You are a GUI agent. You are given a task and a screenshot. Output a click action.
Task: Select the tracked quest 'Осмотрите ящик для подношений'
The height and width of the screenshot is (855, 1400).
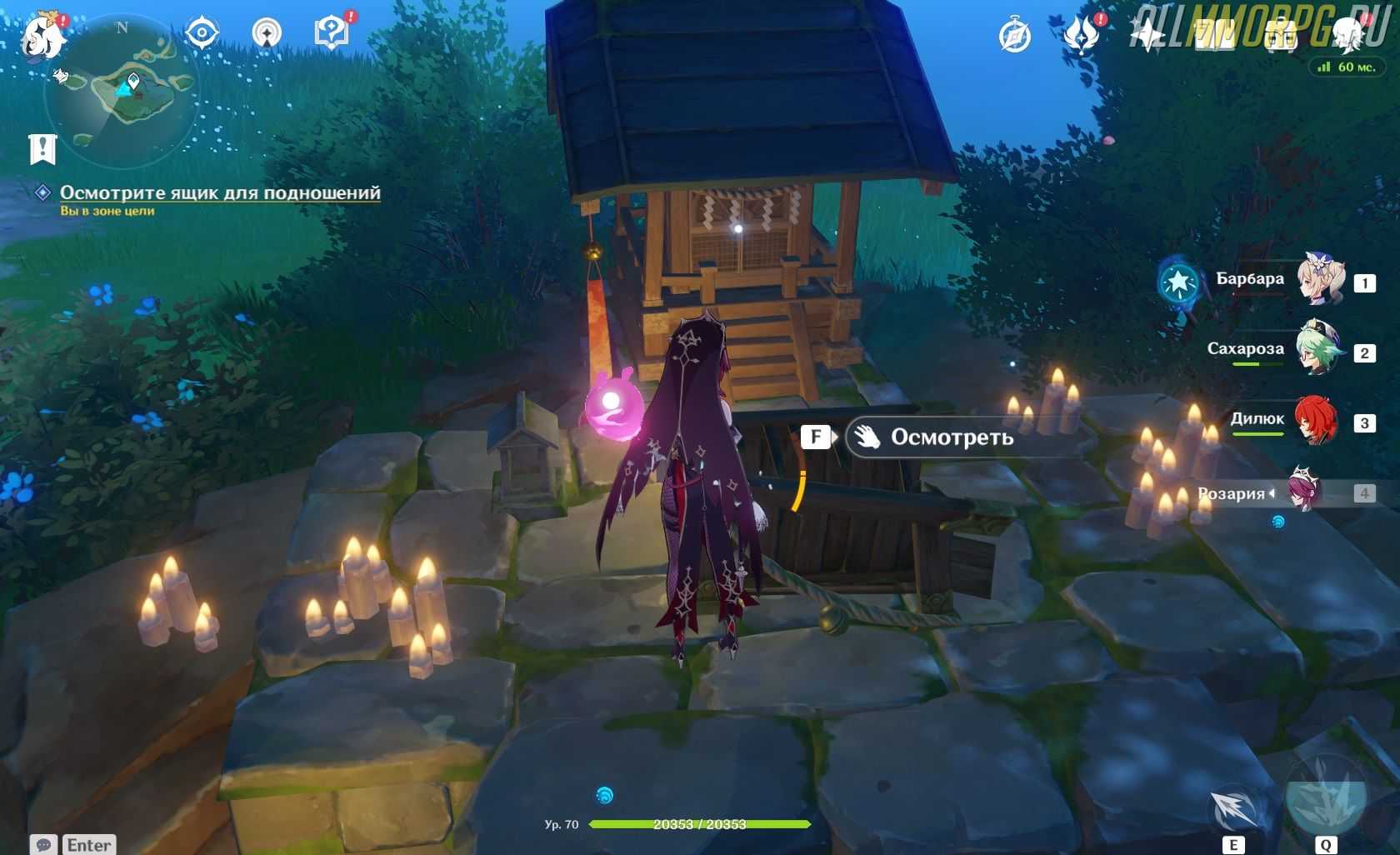tap(220, 192)
